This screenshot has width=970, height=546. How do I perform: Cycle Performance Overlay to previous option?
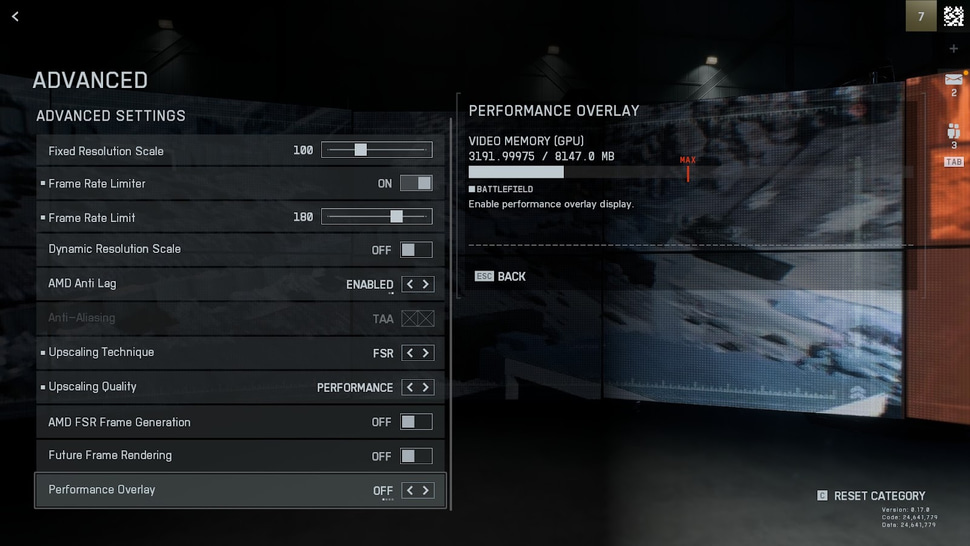[410, 490]
